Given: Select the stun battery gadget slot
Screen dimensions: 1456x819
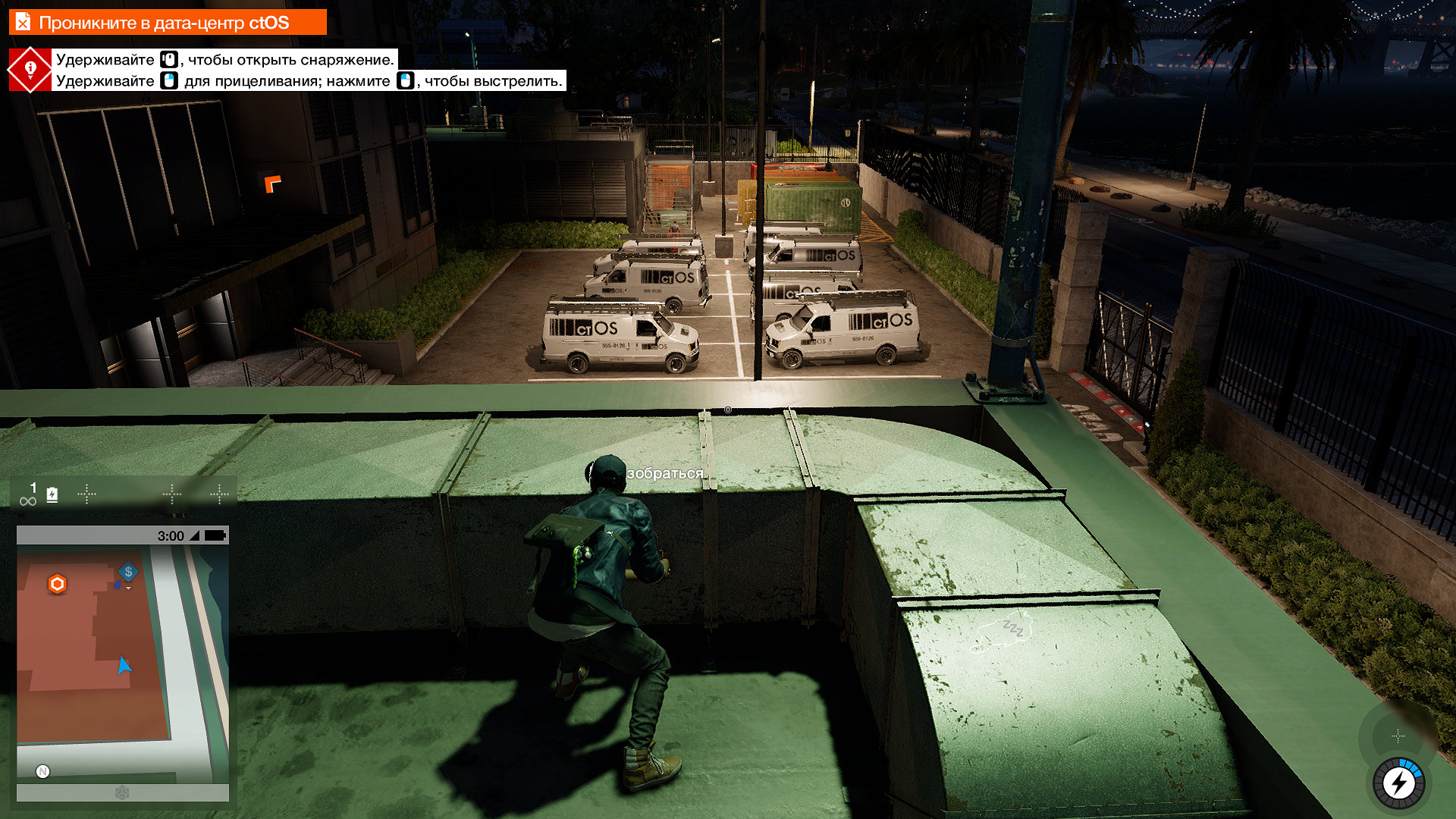Looking at the screenshot, I should click(52, 495).
